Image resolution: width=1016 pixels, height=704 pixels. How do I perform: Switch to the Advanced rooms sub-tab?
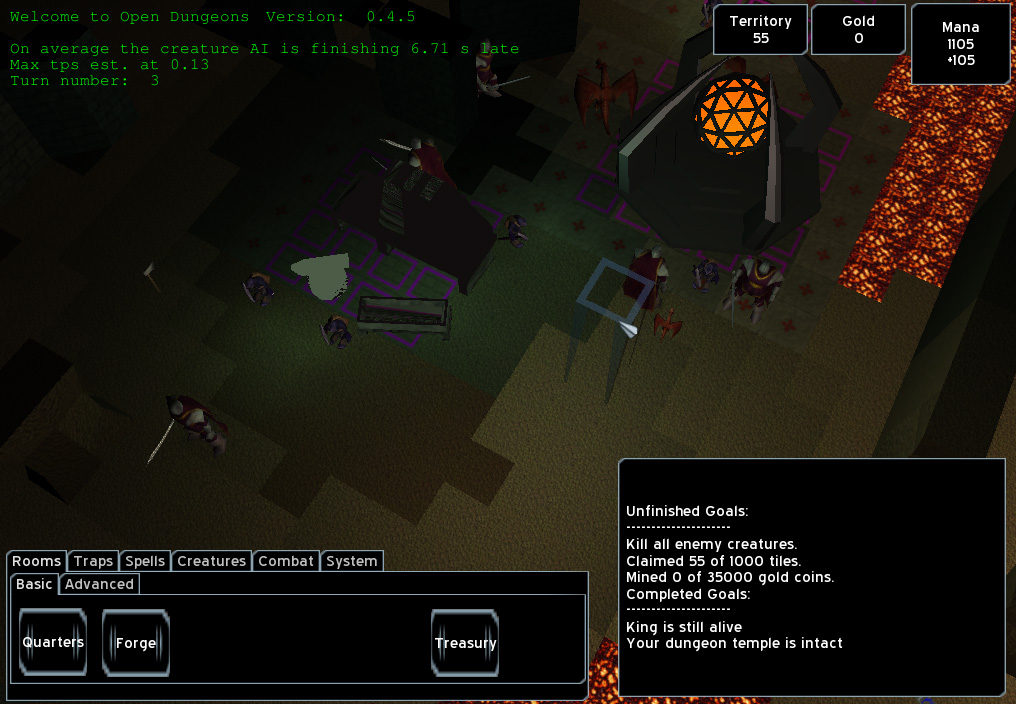pyautogui.click(x=99, y=584)
